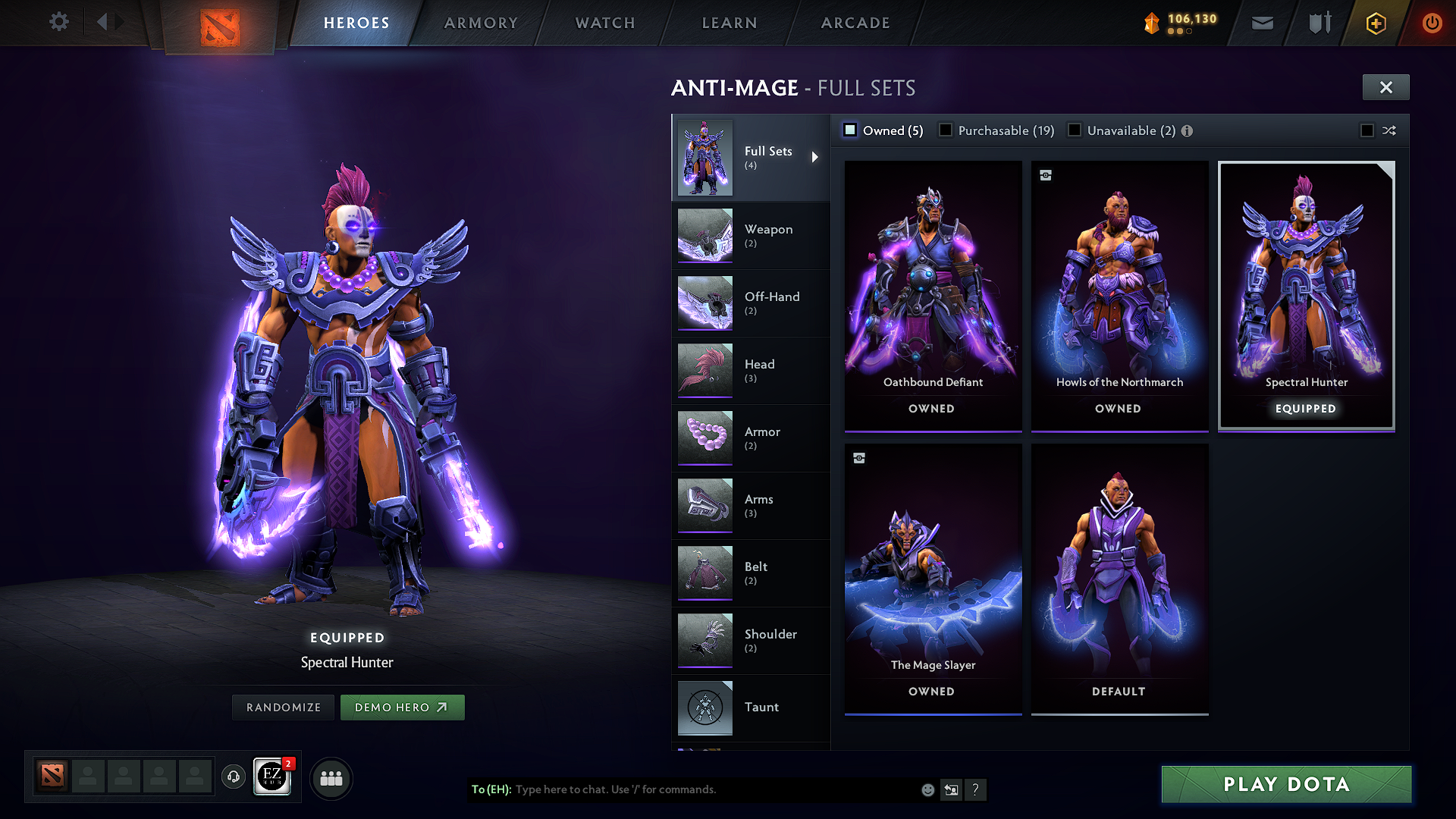Open the party finder people icon
Viewport: 1456px width, 819px height.
coord(331,777)
